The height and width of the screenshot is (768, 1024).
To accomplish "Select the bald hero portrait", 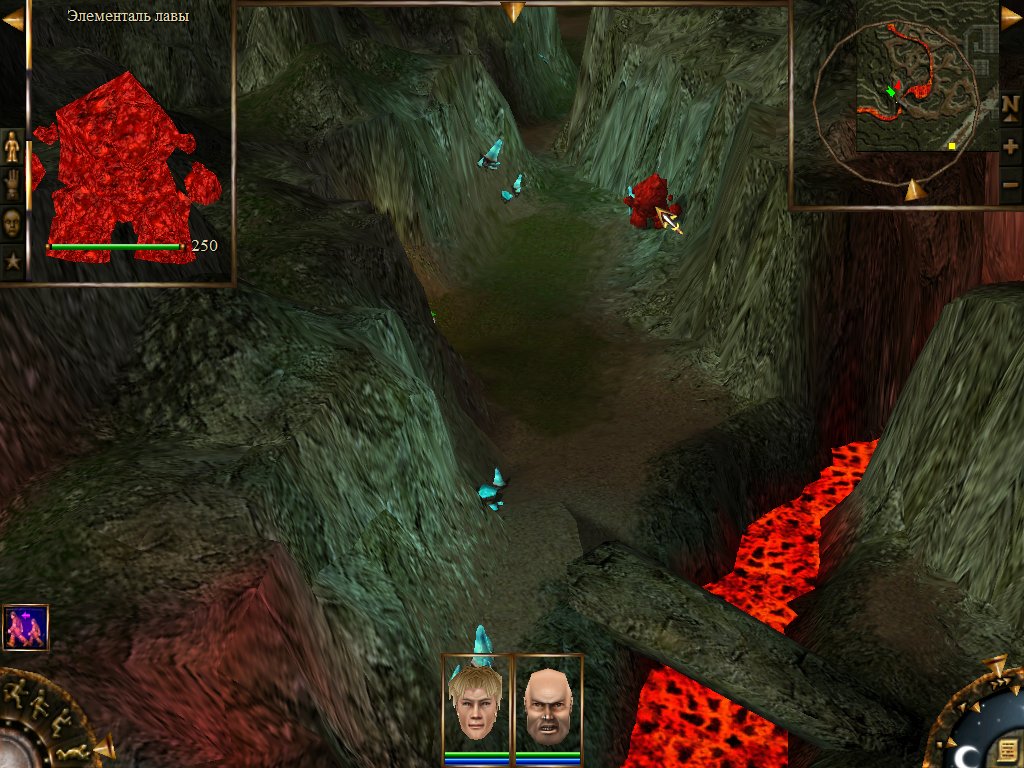I will point(547,705).
